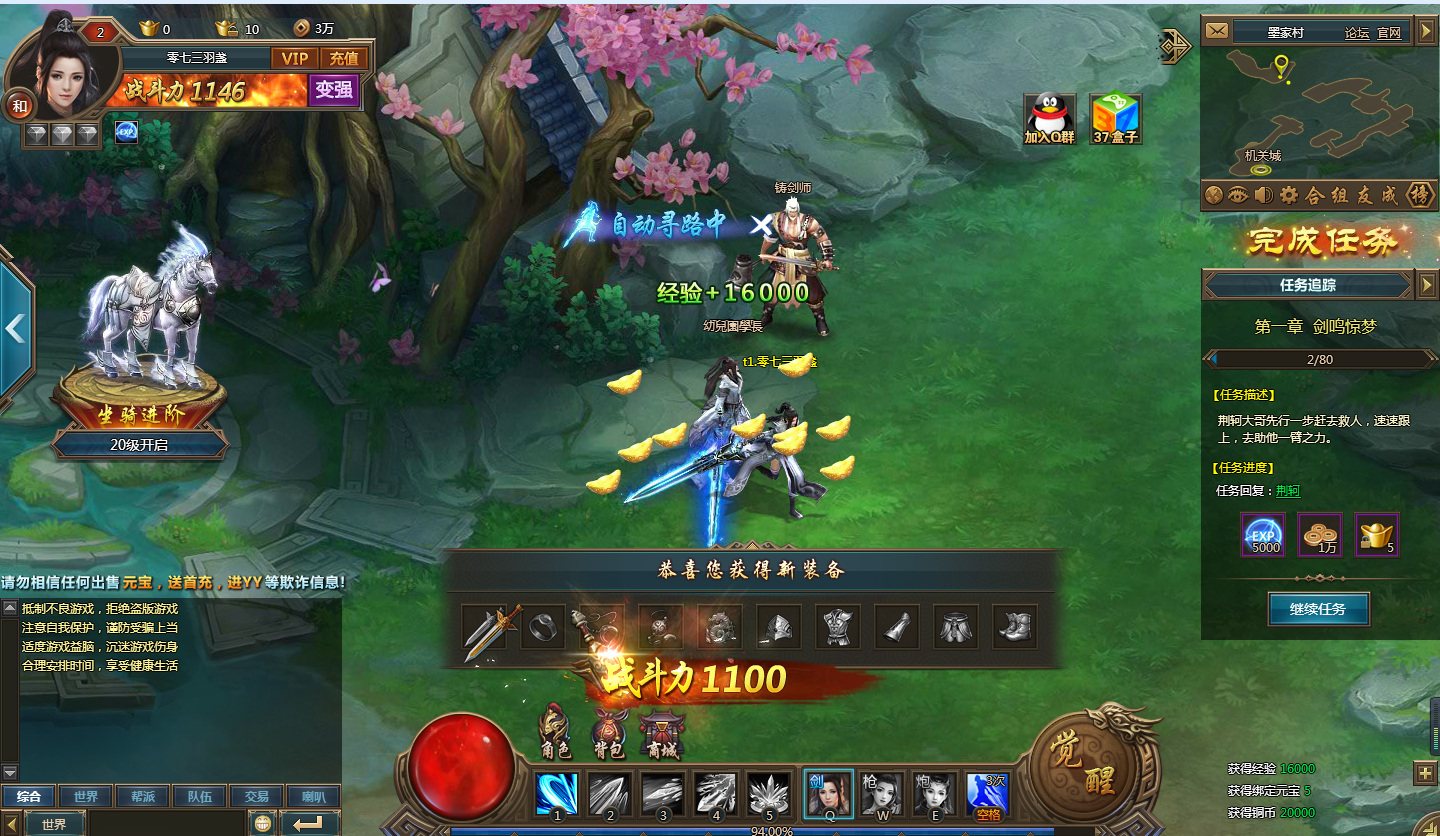1440x836 pixels.
Task: Open the VIP panel
Action: 294,58
